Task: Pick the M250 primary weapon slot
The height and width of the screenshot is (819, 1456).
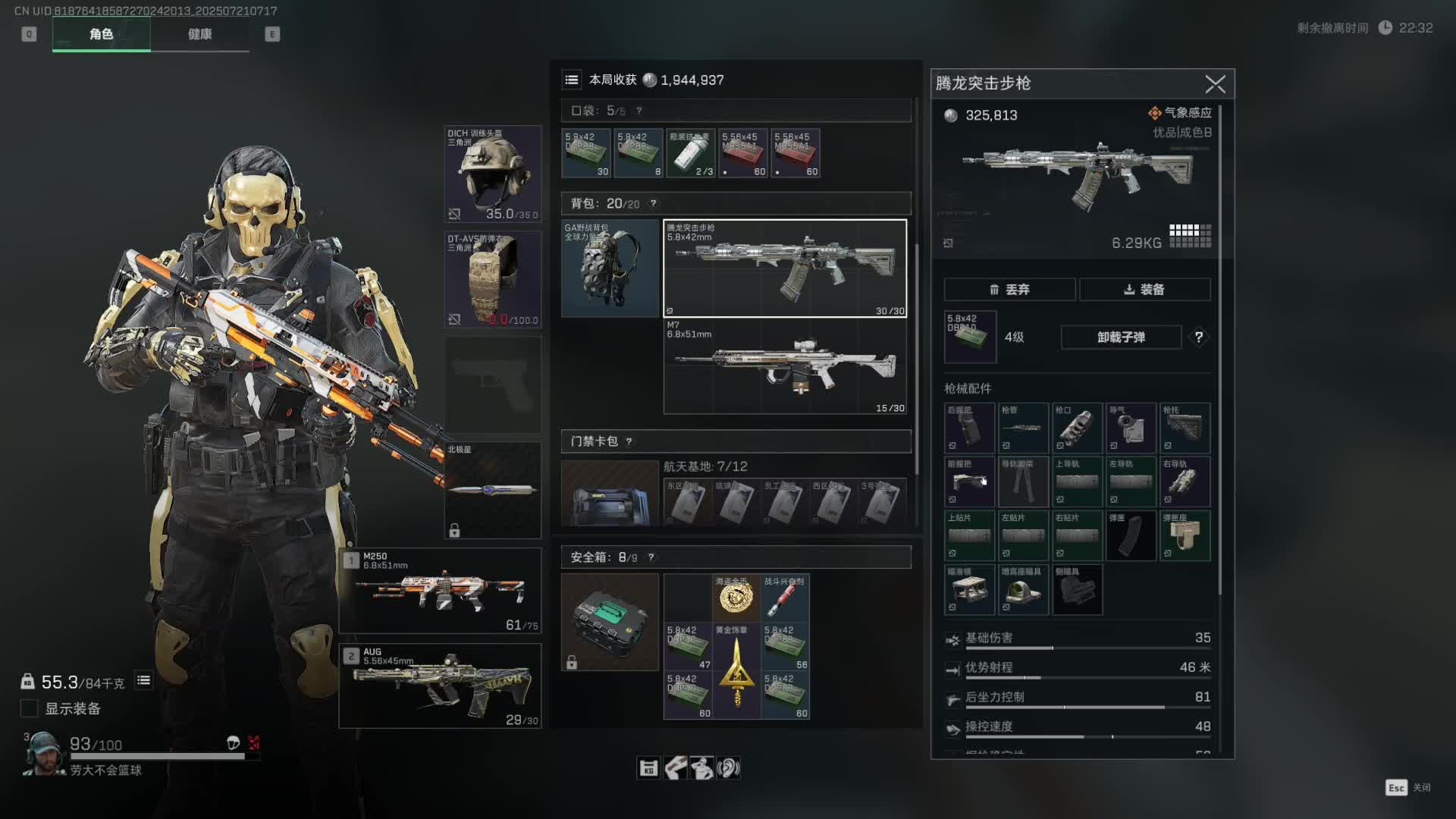Action: pyautogui.click(x=441, y=591)
